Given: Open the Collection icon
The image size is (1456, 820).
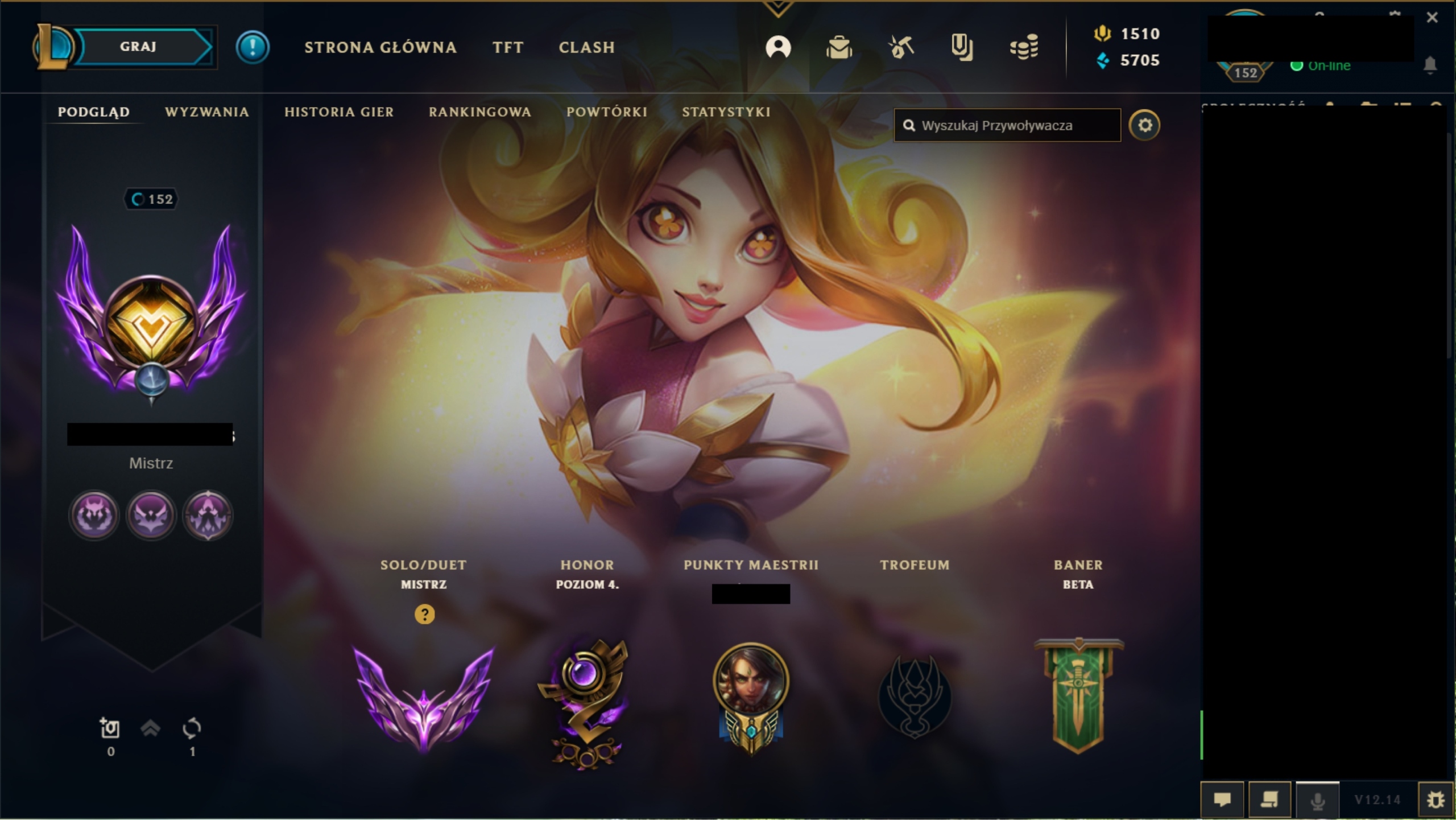Looking at the screenshot, I should pos(962,48).
